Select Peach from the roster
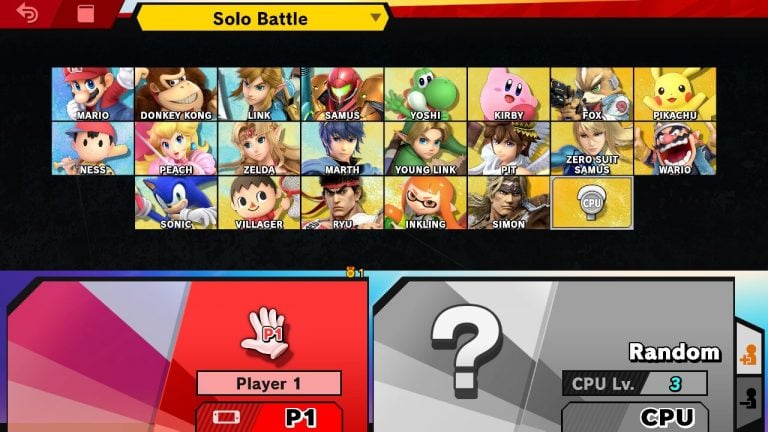 coord(175,148)
